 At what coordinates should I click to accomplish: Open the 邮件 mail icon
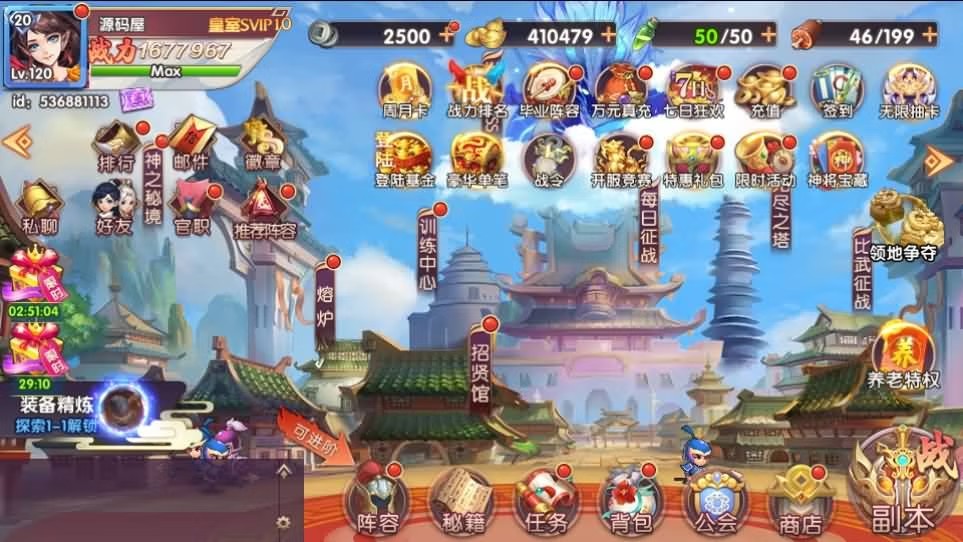[x=188, y=142]
